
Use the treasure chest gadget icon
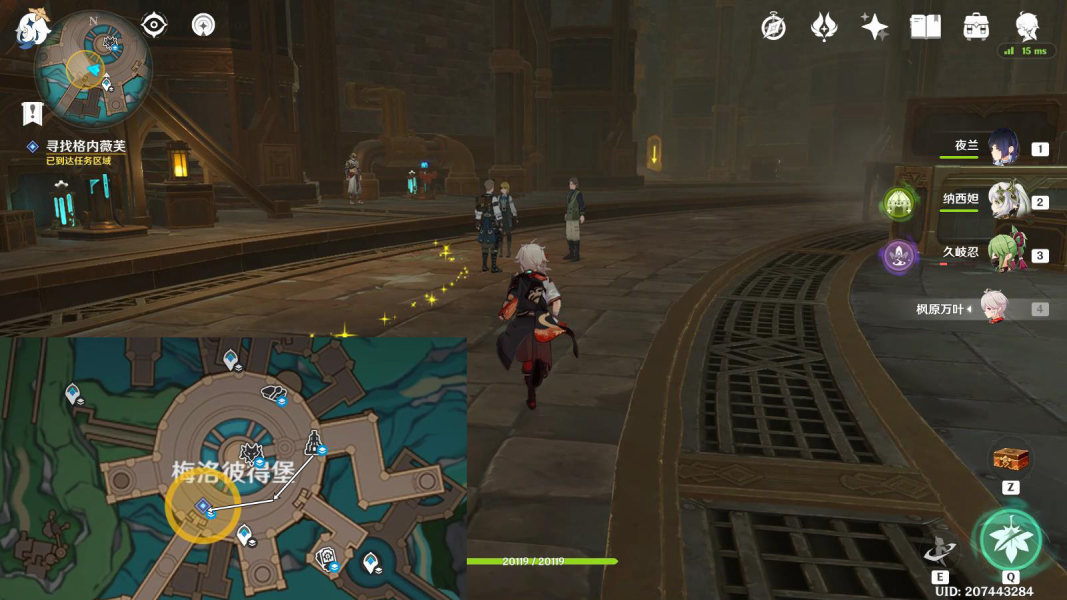1011,460
